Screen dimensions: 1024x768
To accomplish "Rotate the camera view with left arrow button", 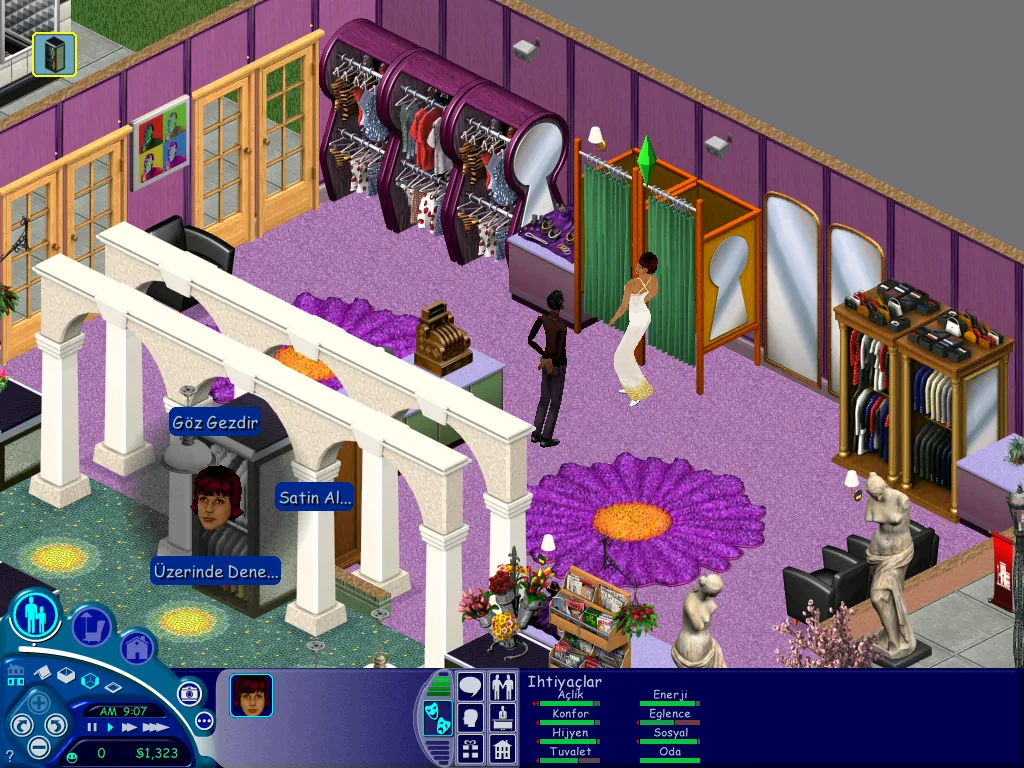I will (x=21, y=724).
